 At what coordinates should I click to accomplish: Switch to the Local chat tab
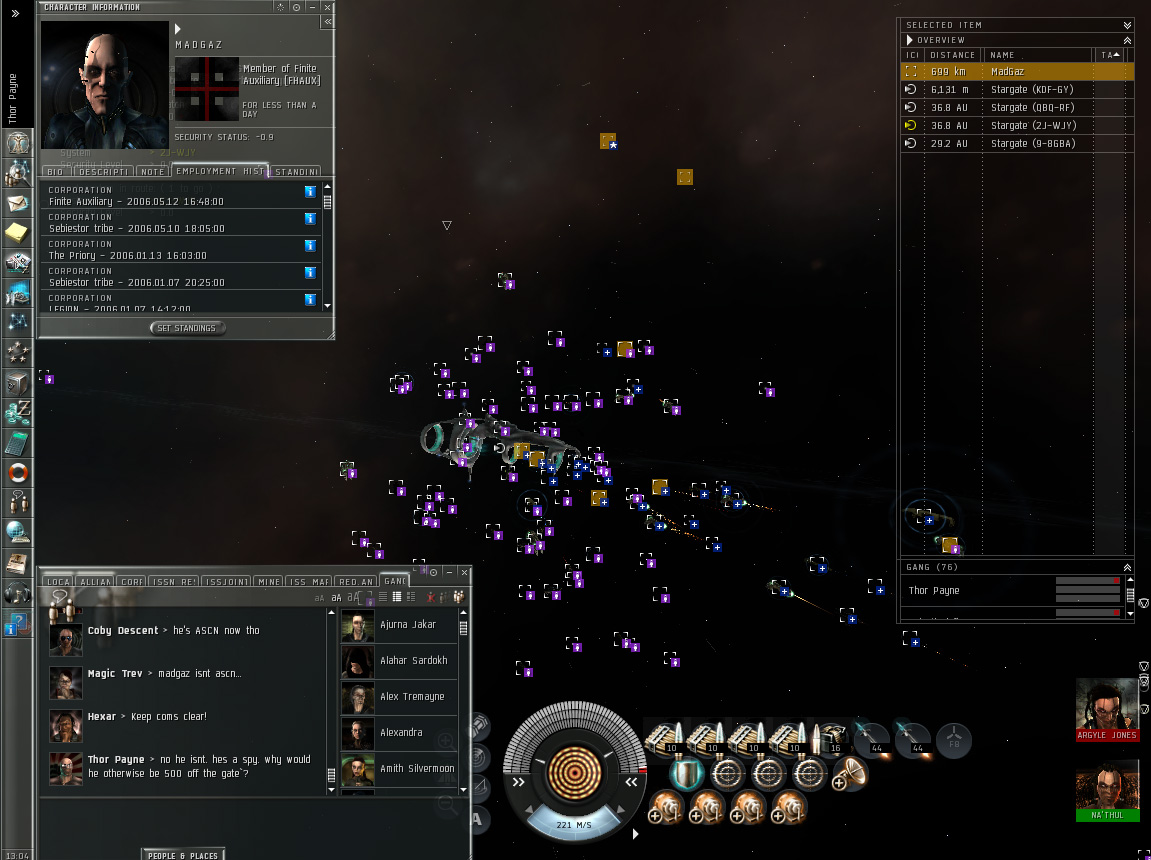[58, 581]
